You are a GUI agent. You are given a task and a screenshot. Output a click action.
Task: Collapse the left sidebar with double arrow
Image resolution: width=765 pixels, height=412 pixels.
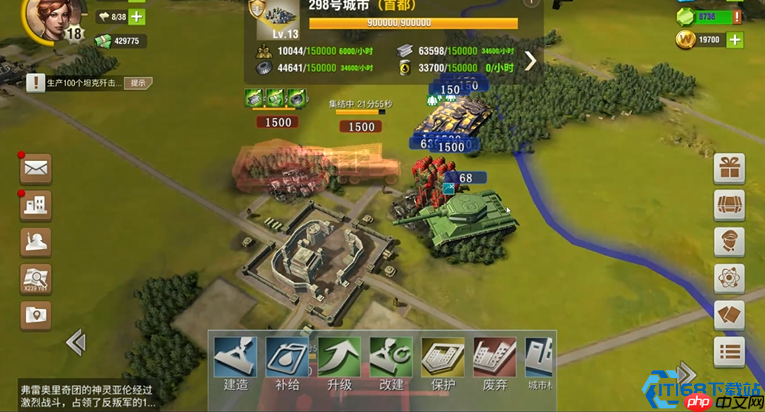click(x=75, y=343)
